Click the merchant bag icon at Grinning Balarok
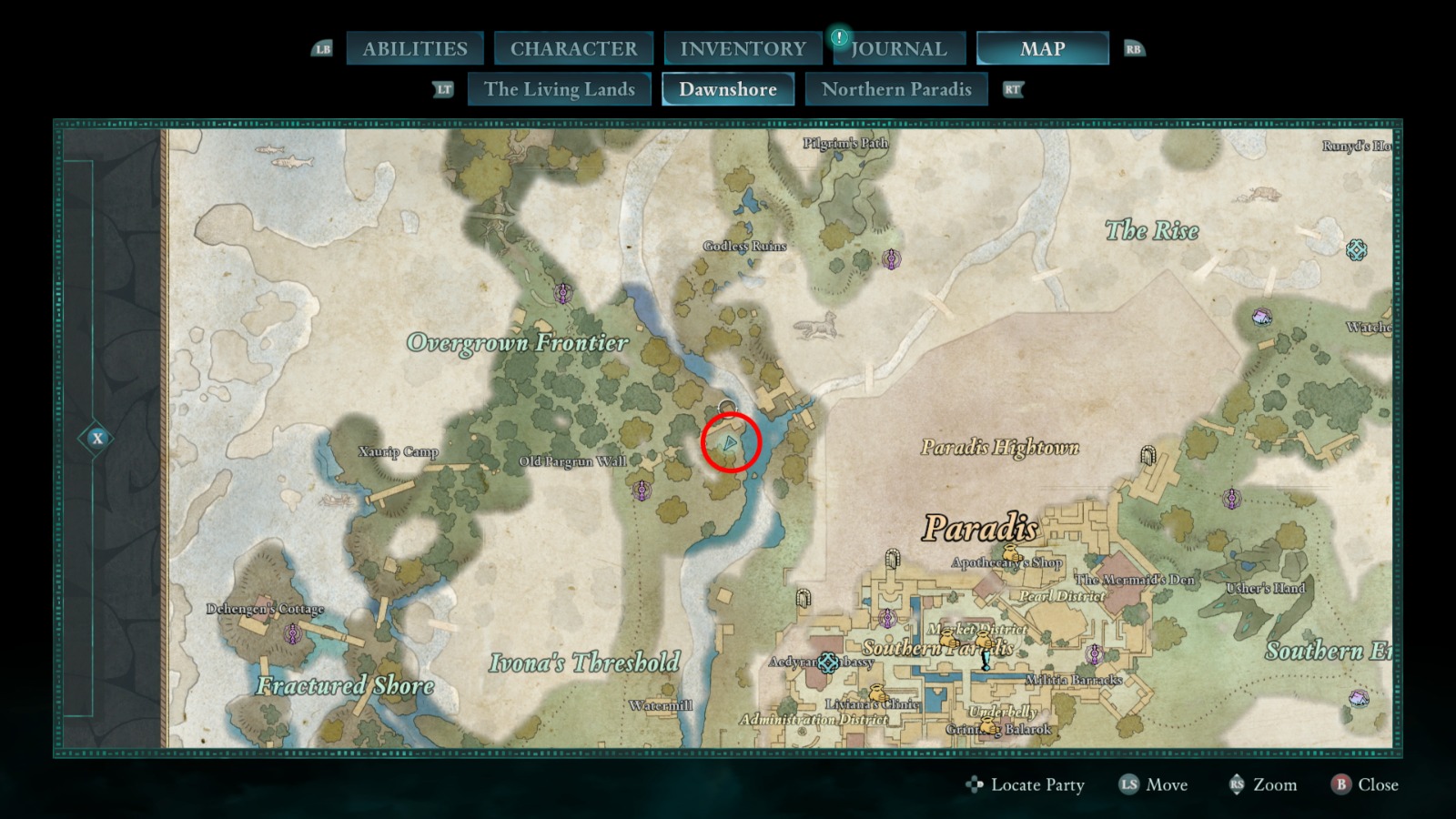This screenshot has height=819, width=1456. [x=988, y=727]
